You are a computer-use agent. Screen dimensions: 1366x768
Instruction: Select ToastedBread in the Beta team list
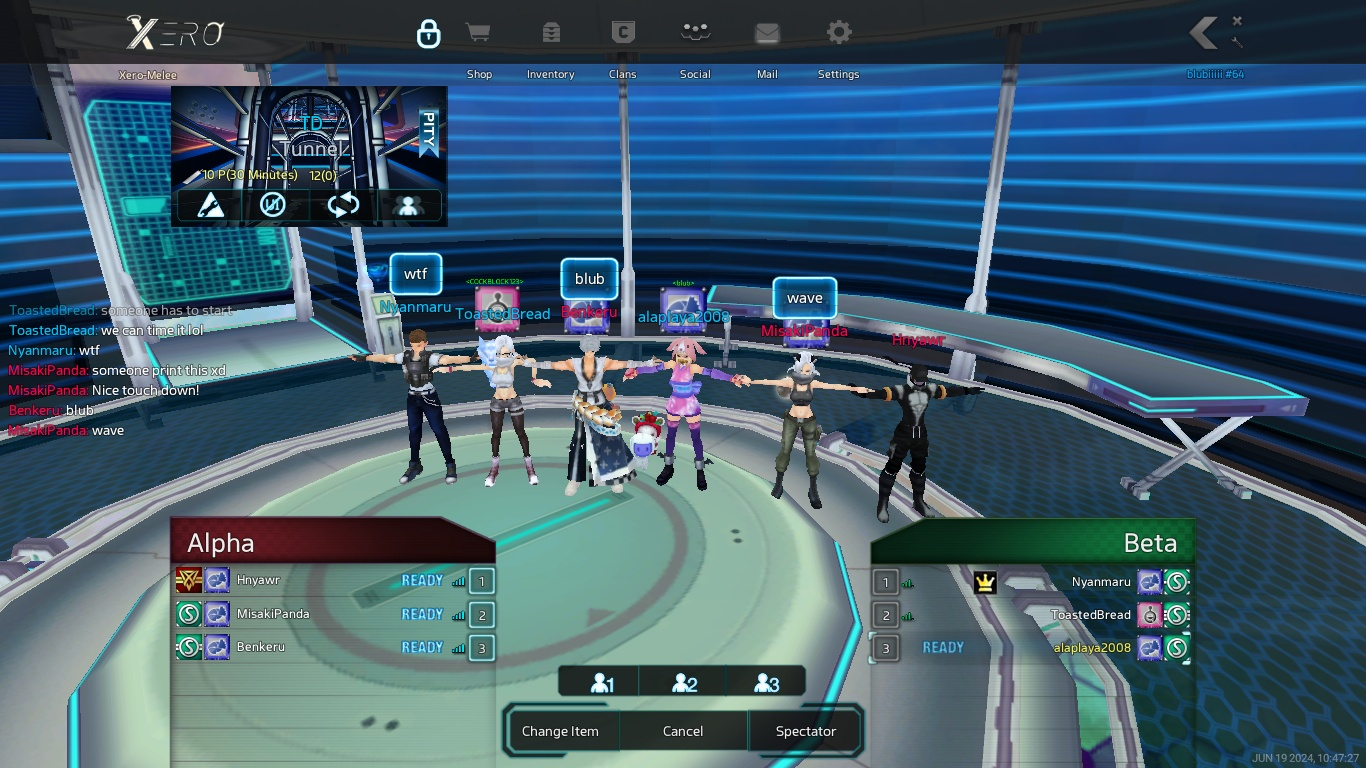[1090, 615]
